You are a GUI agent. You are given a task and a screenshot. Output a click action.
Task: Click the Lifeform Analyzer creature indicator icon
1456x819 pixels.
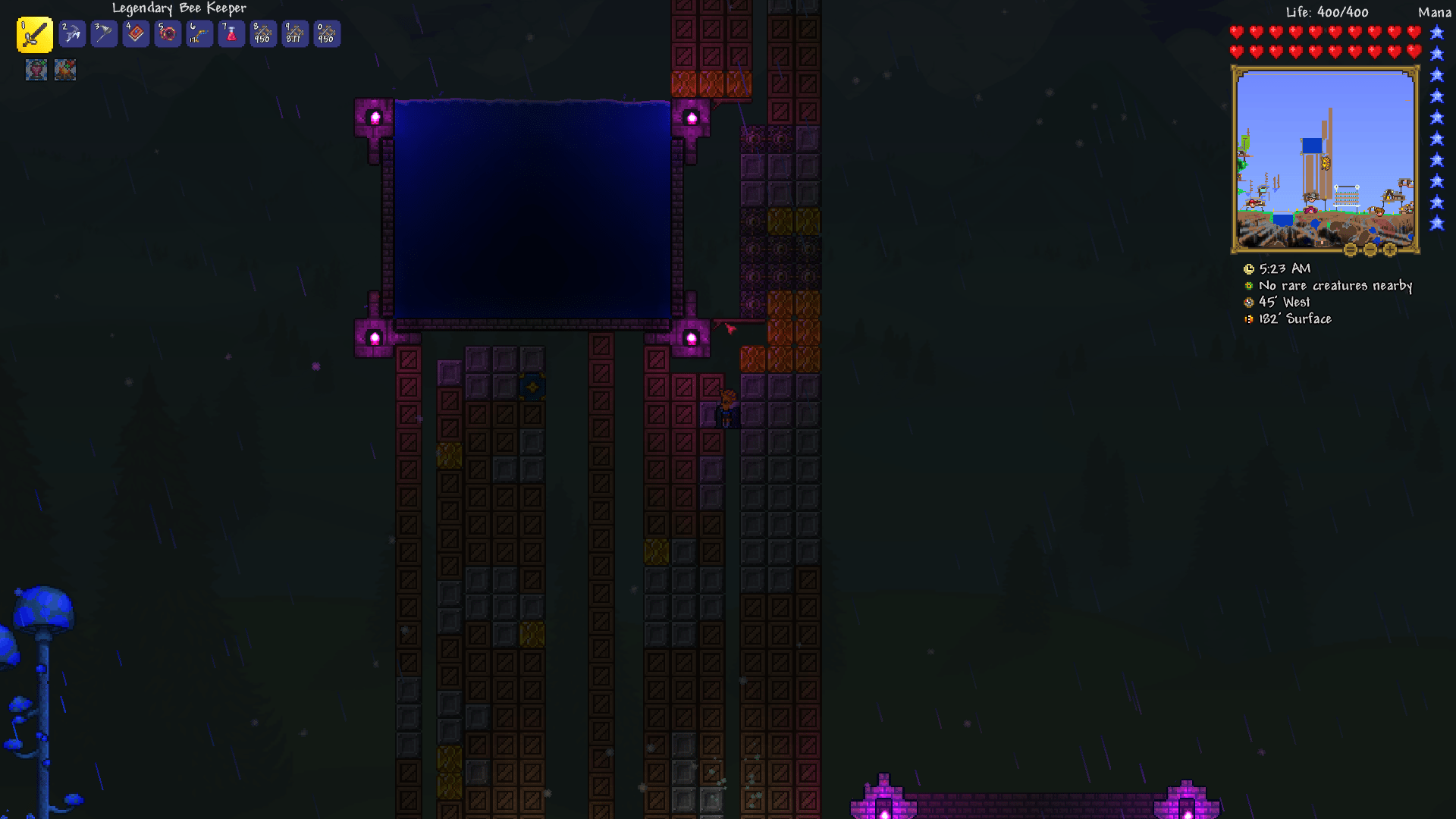(1248, 286)
